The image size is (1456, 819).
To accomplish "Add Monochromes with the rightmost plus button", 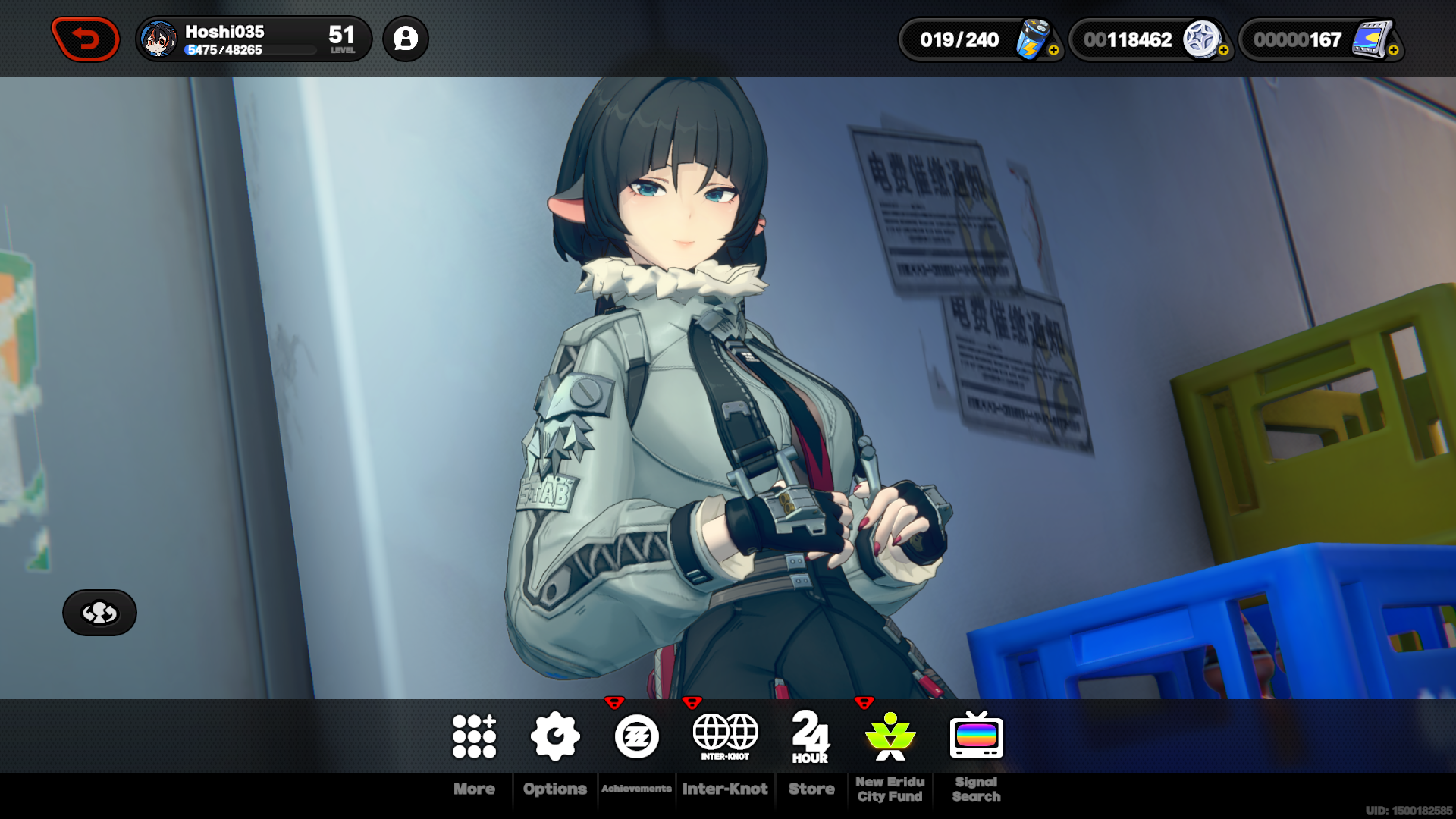I will (x=1394, y=52).
